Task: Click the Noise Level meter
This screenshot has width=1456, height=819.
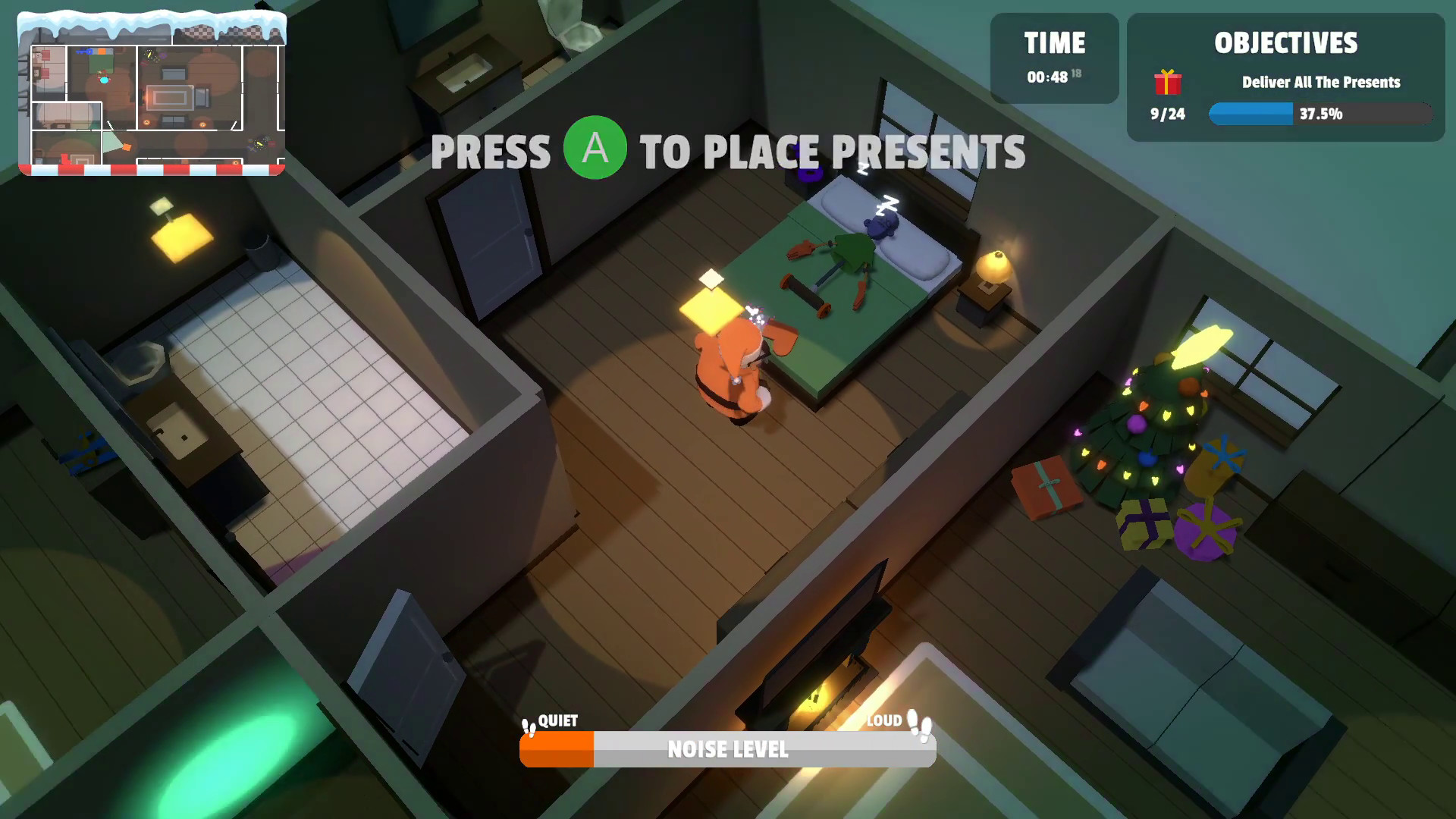Action: click(x=726, y=750)
